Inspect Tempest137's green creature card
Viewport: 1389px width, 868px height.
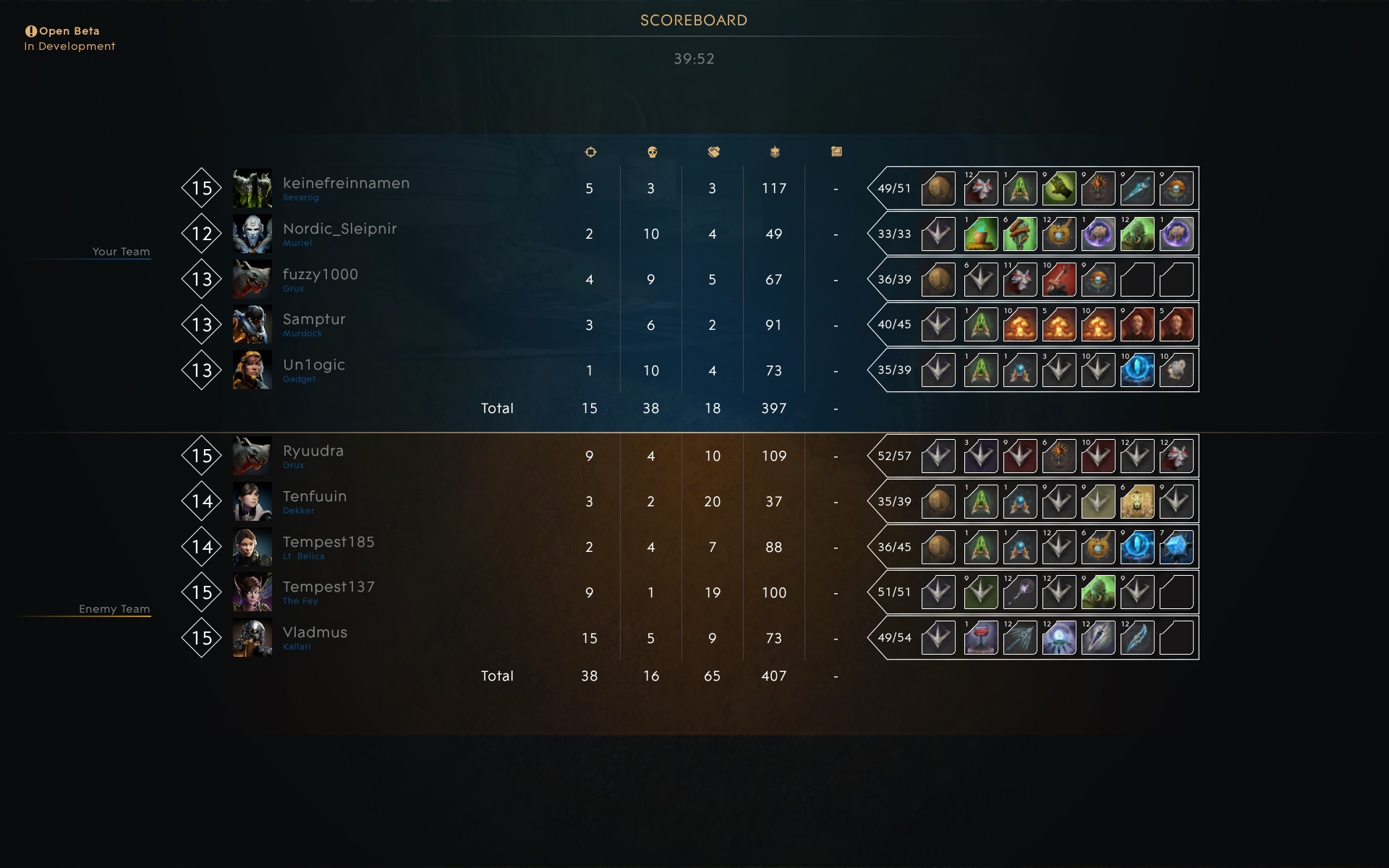click(1098, 592)
